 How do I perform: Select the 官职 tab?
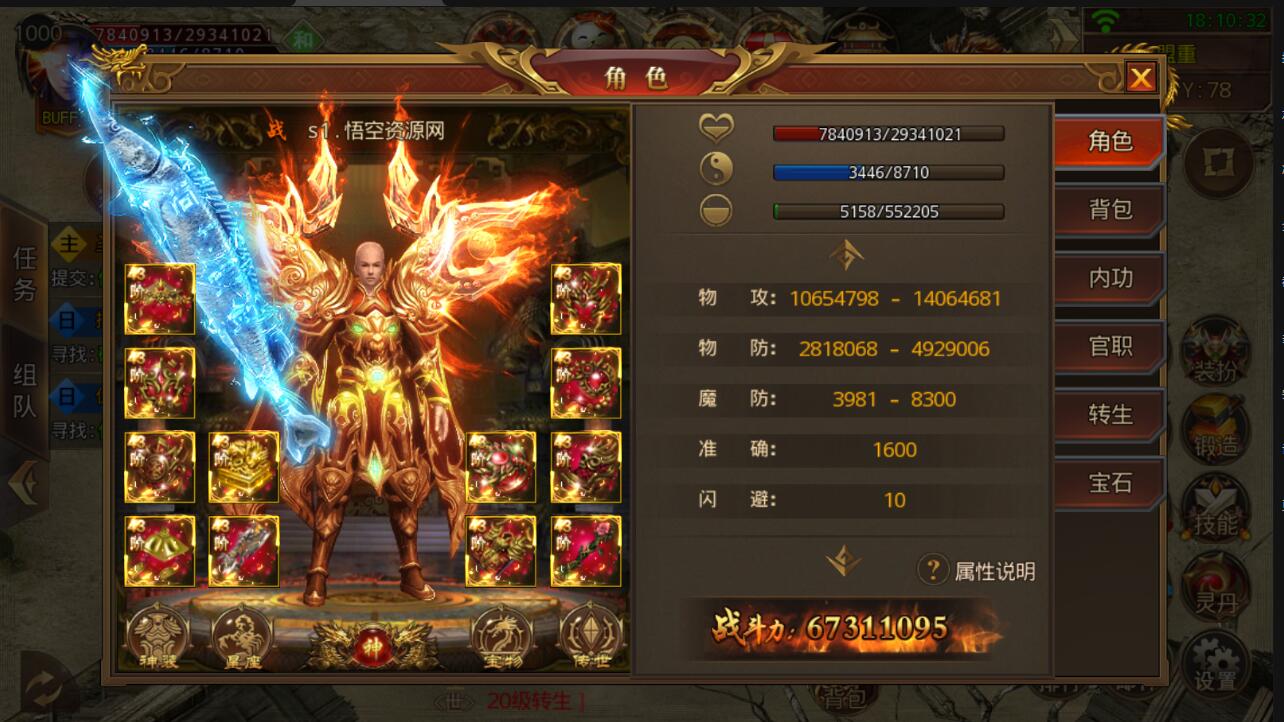(1110, 346)
